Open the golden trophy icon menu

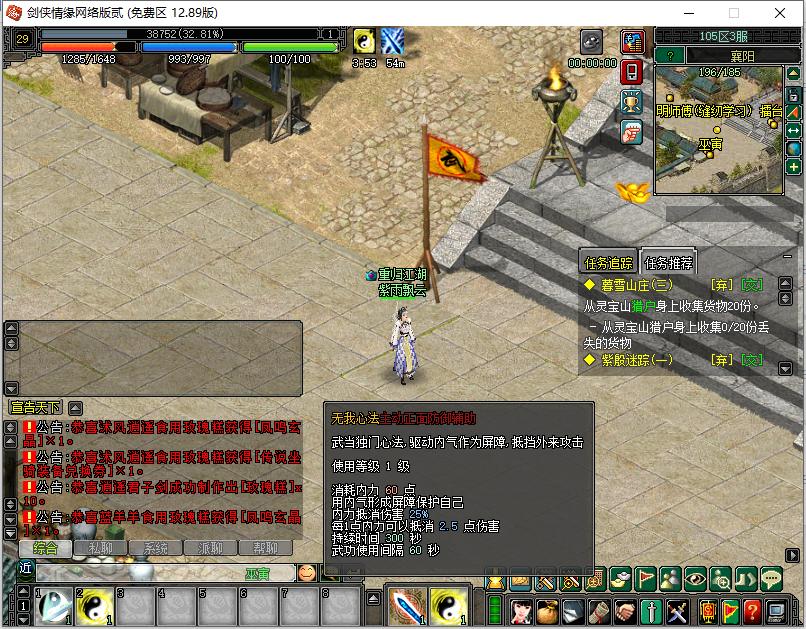(x=631, y=101)
